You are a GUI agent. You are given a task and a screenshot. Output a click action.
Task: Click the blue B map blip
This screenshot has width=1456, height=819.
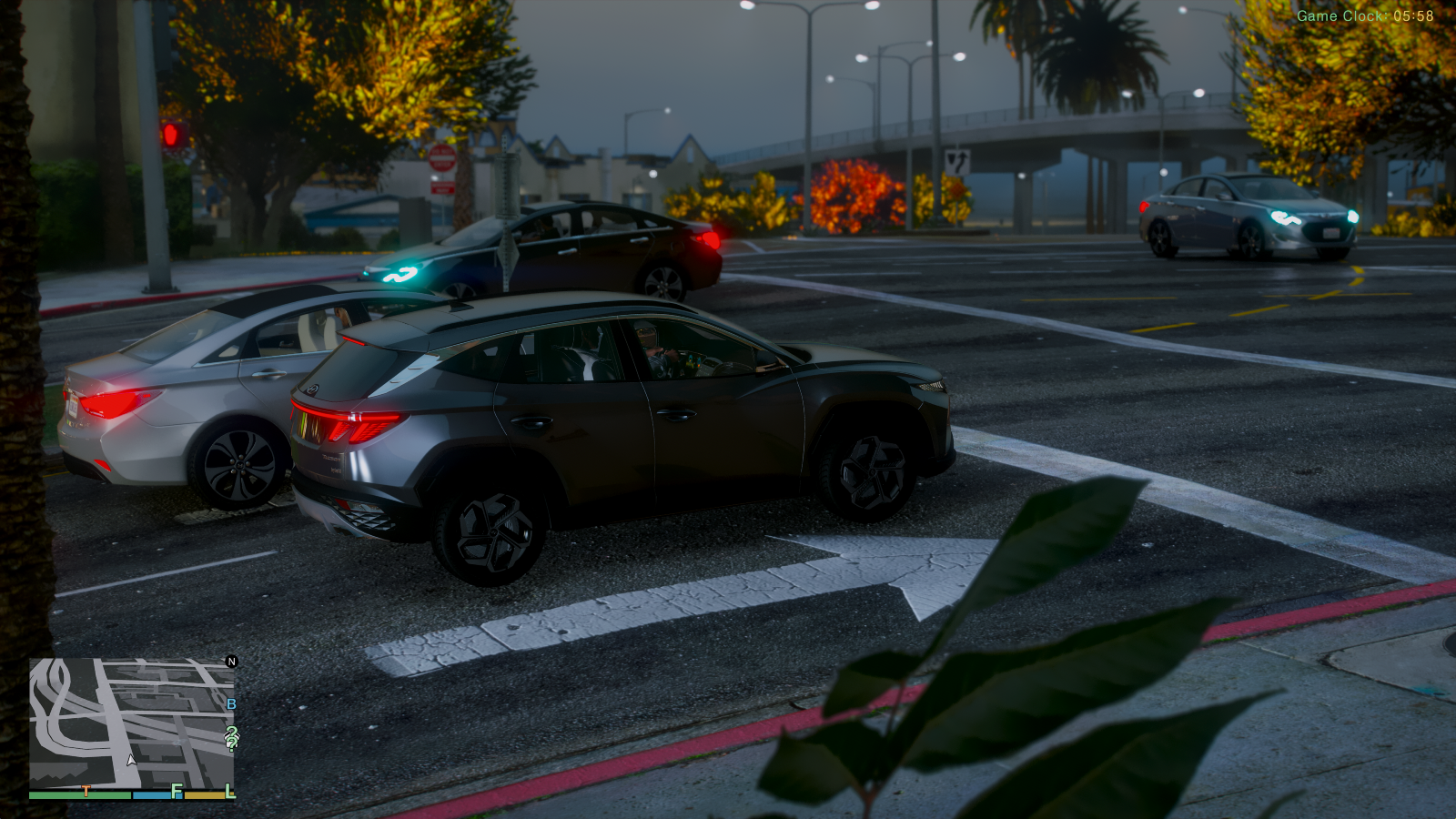pyautogui.click(x=231, y=703)
